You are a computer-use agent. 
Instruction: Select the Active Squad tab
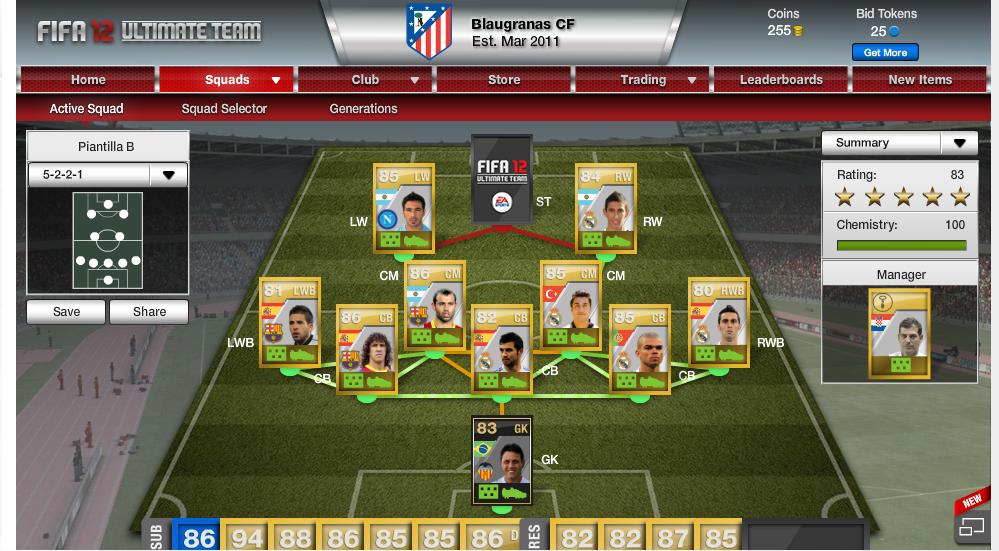pos(87,109)
